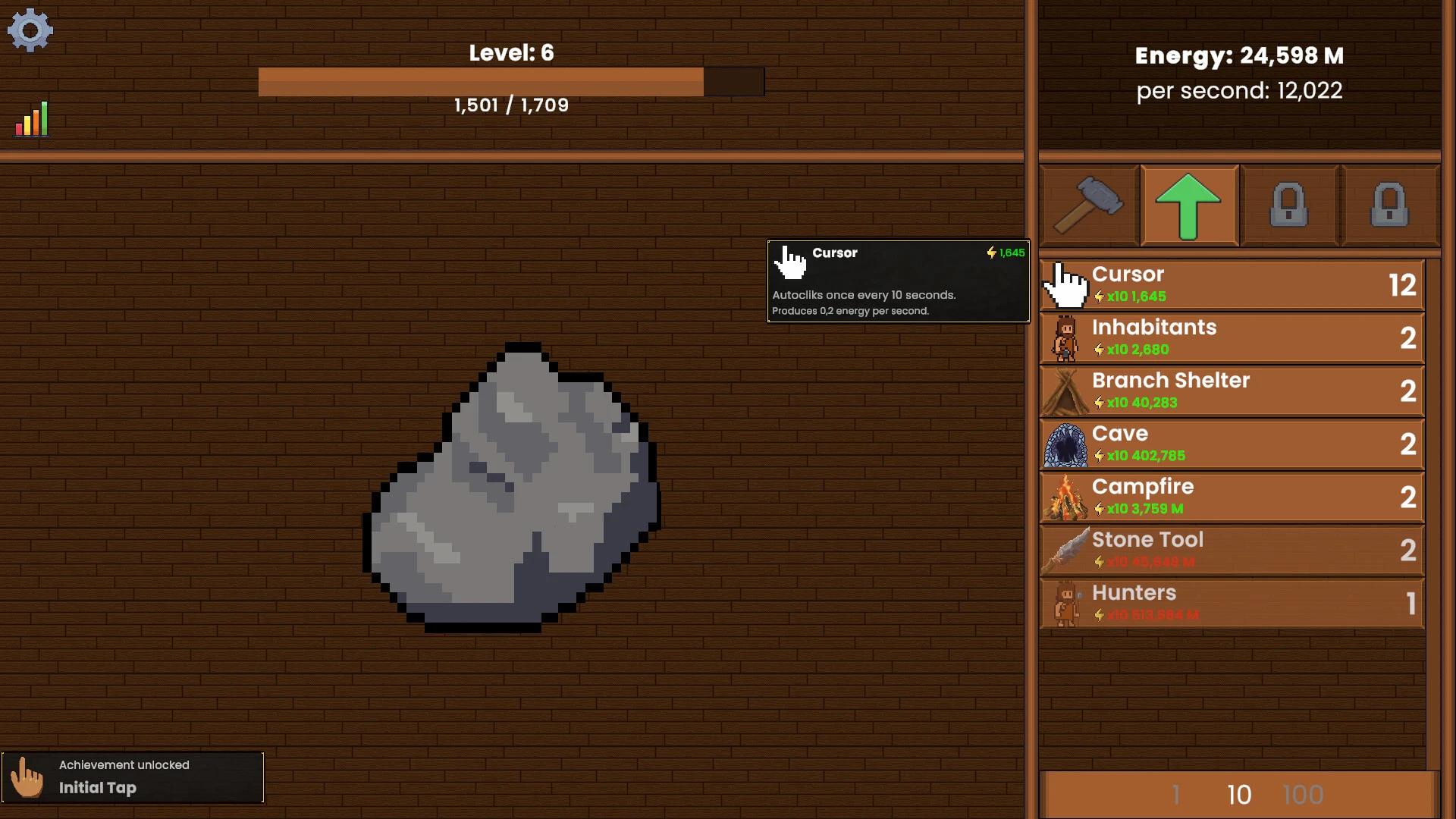1456x819 pixels.
Task: Open the green arrow upgrades tab
Action: 1188,205
